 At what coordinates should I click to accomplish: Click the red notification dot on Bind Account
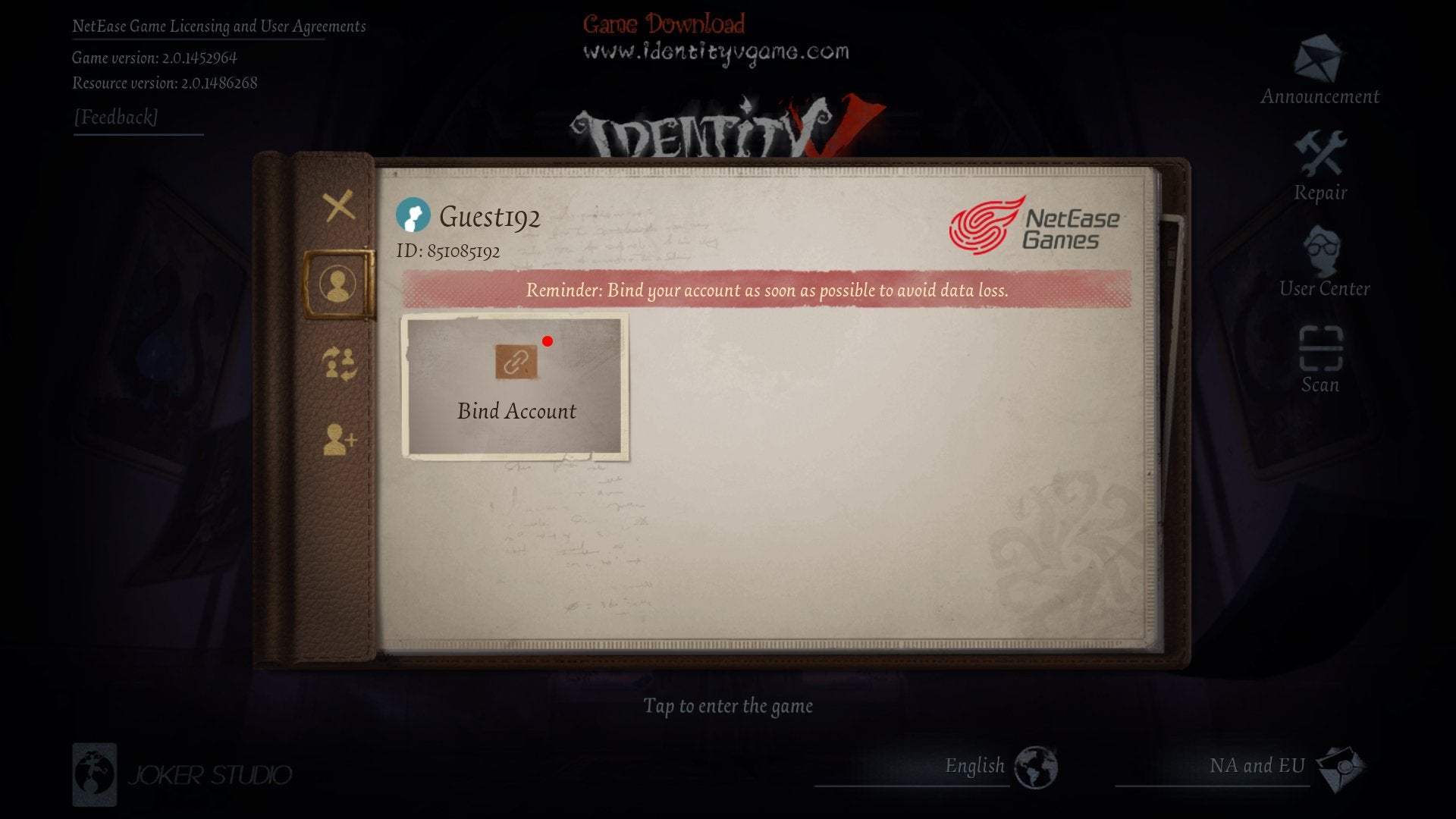coord(548,342)
